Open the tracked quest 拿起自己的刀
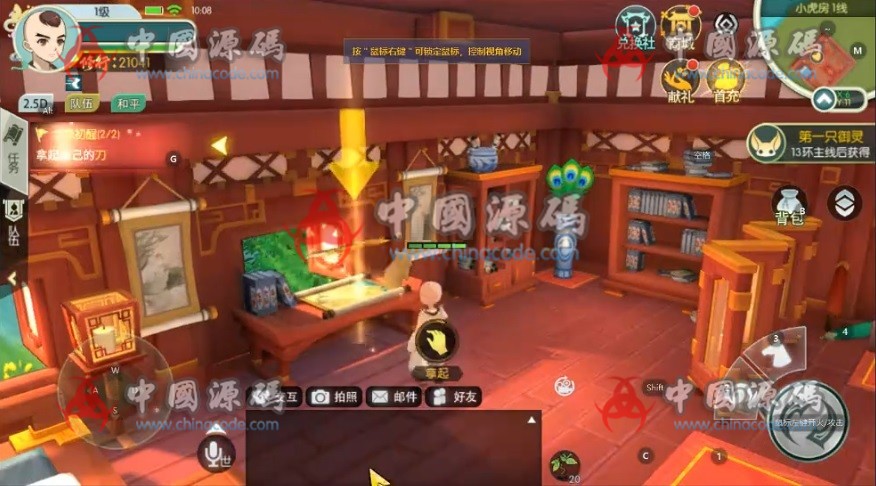Image resolution: width=876 pixels, height=486 pixels. coord(85,154)
